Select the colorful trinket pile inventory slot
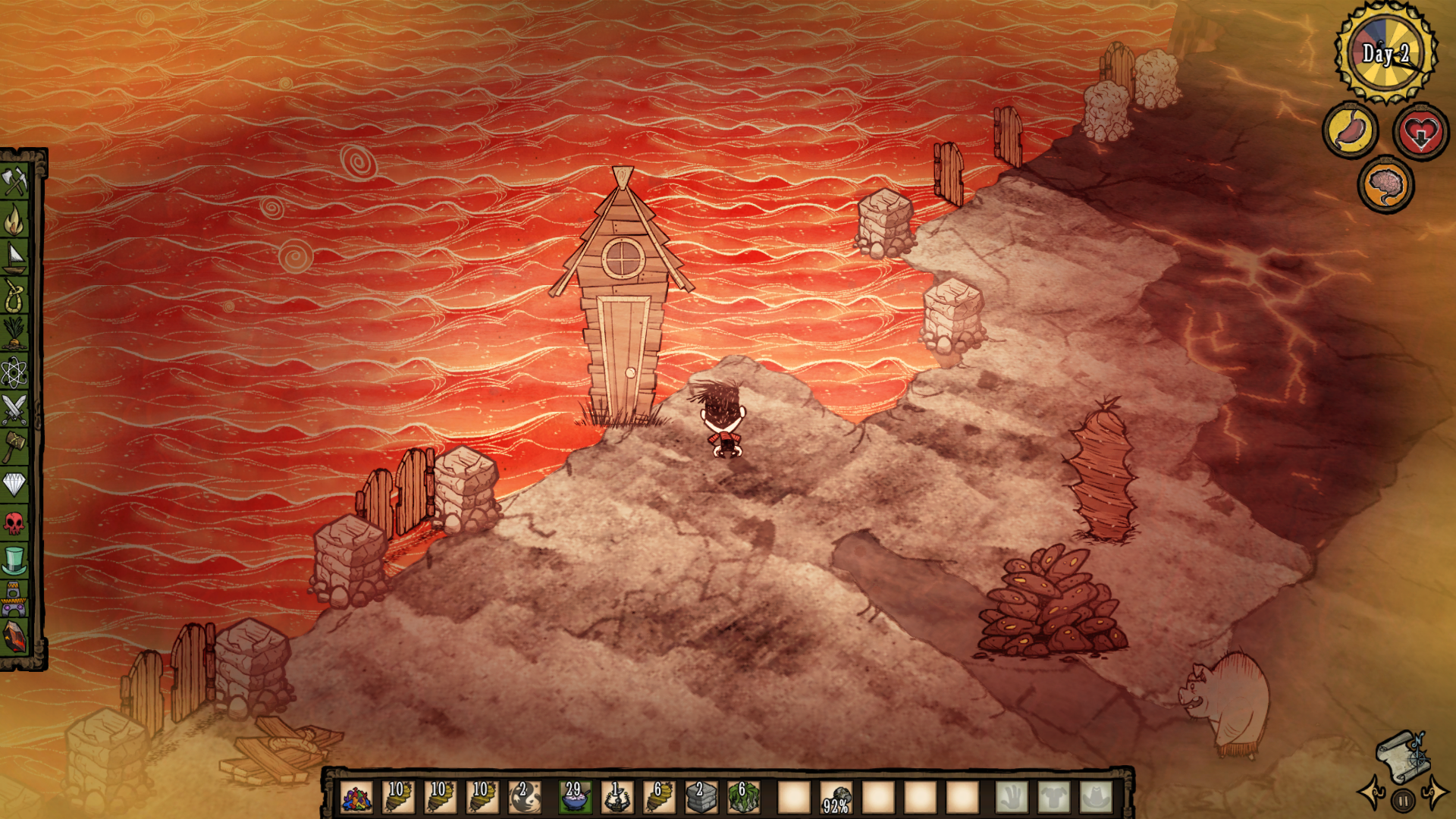 point(356,798)
